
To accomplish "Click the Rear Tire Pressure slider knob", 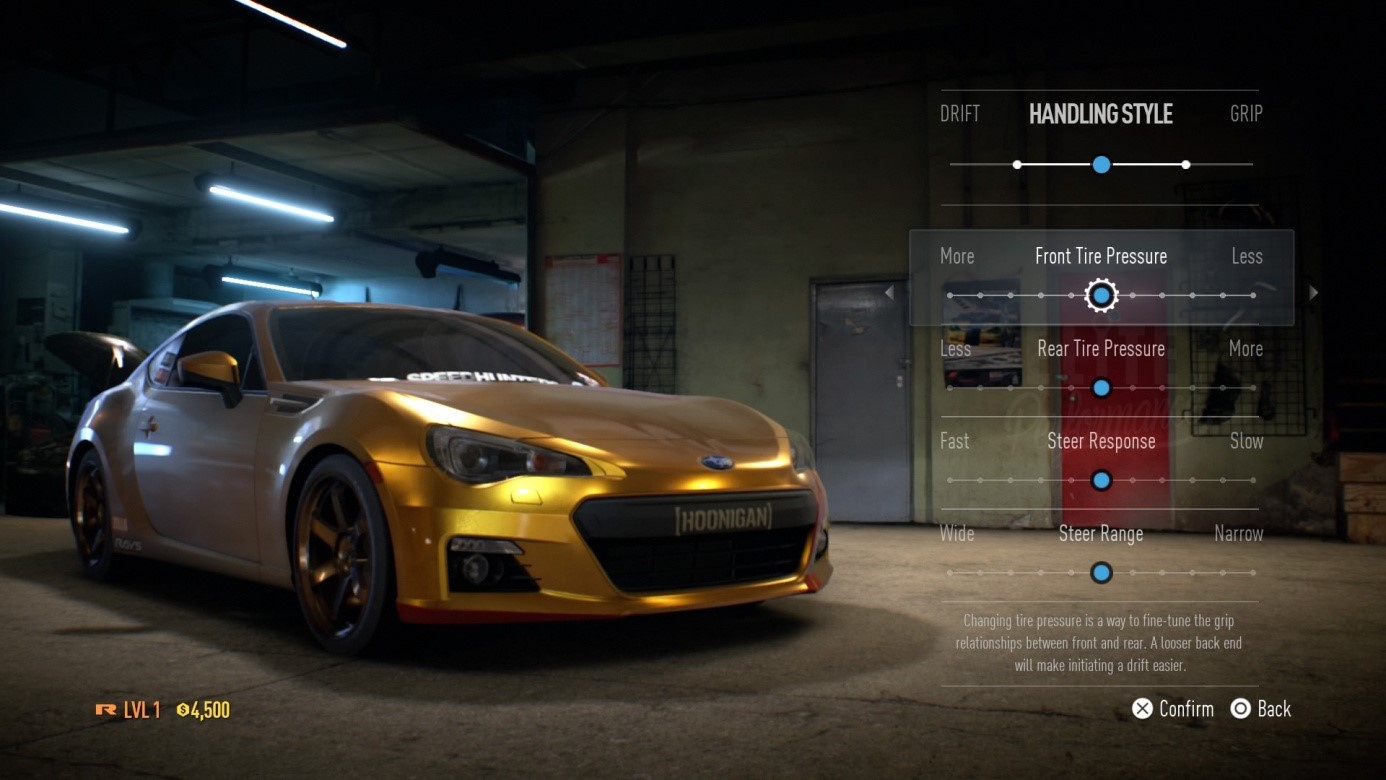I will point(1101,388).
